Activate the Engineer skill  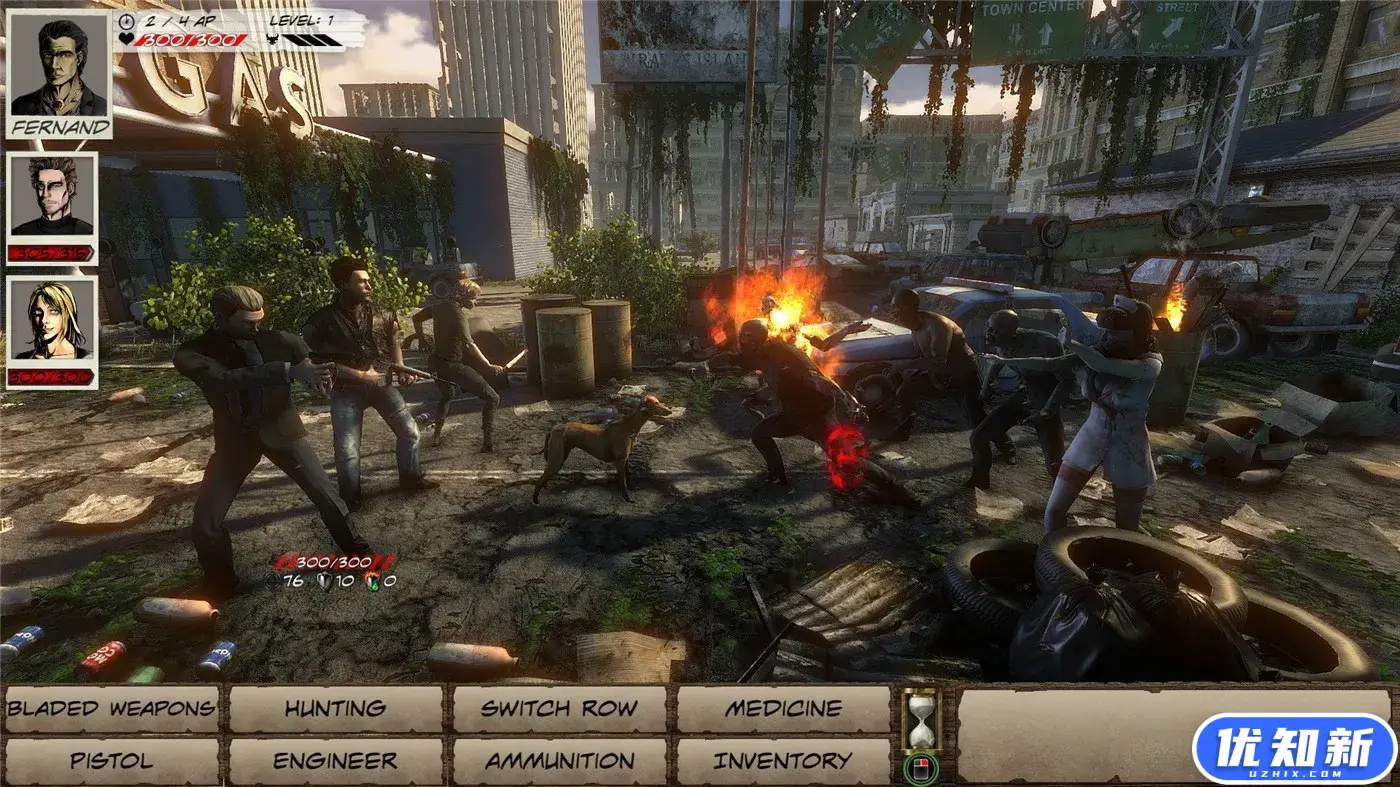tap(335, 761)
